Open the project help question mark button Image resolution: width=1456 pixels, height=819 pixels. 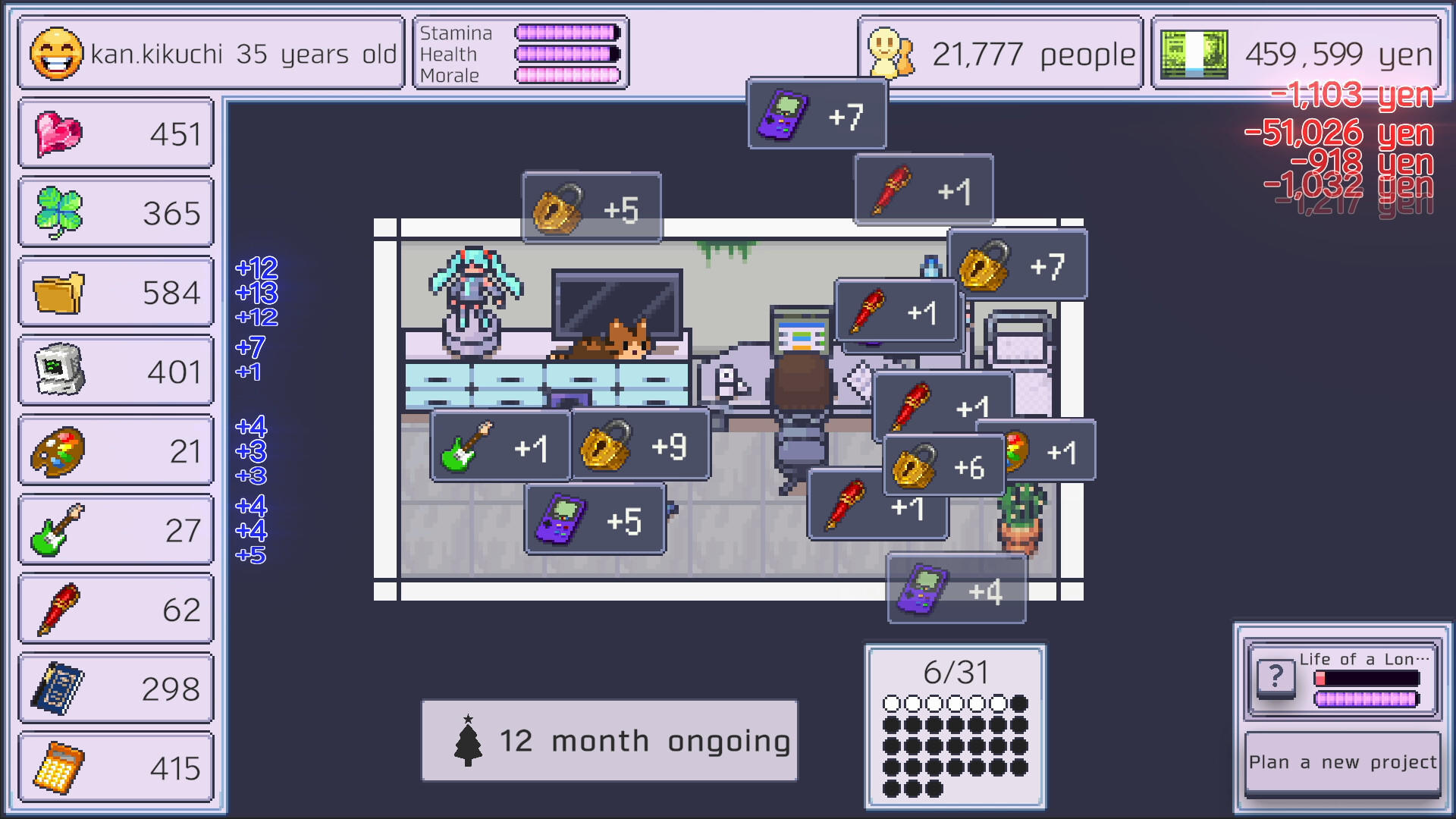[x=1276, y=677]
